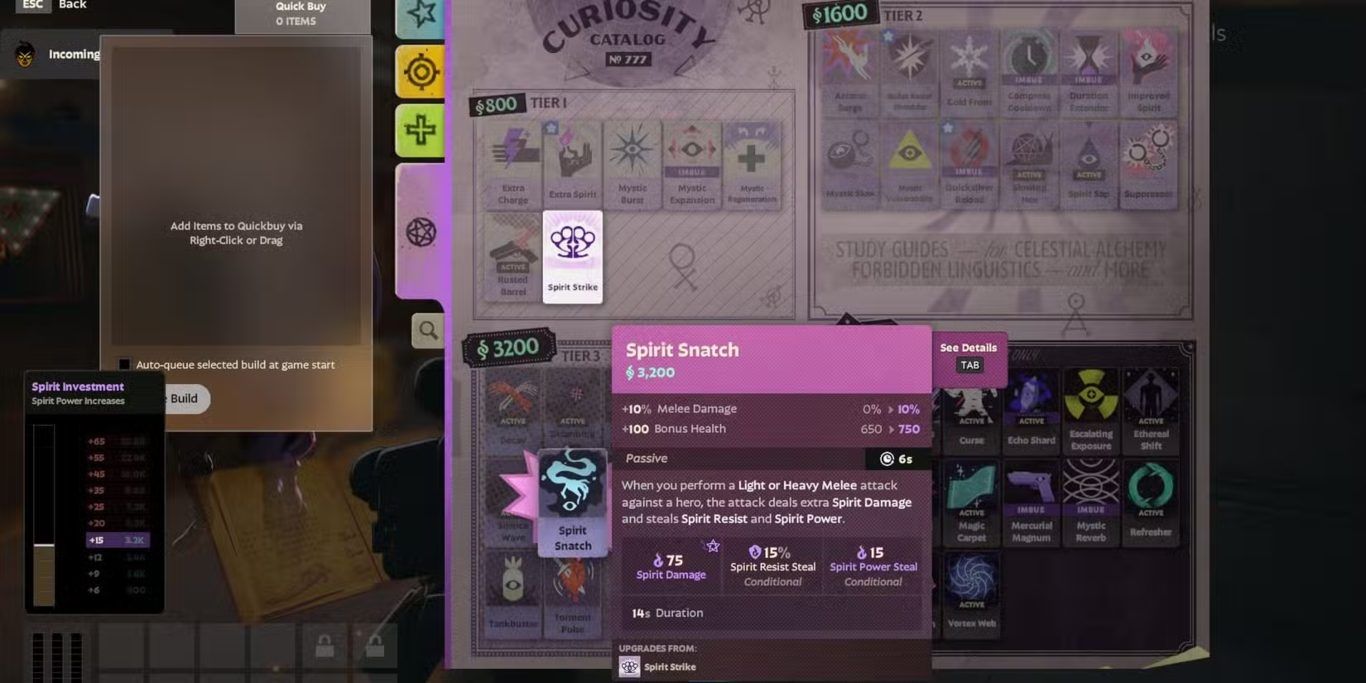
Task: Choose the Escalating Exposure item
Action: (x=1091, y=407)
